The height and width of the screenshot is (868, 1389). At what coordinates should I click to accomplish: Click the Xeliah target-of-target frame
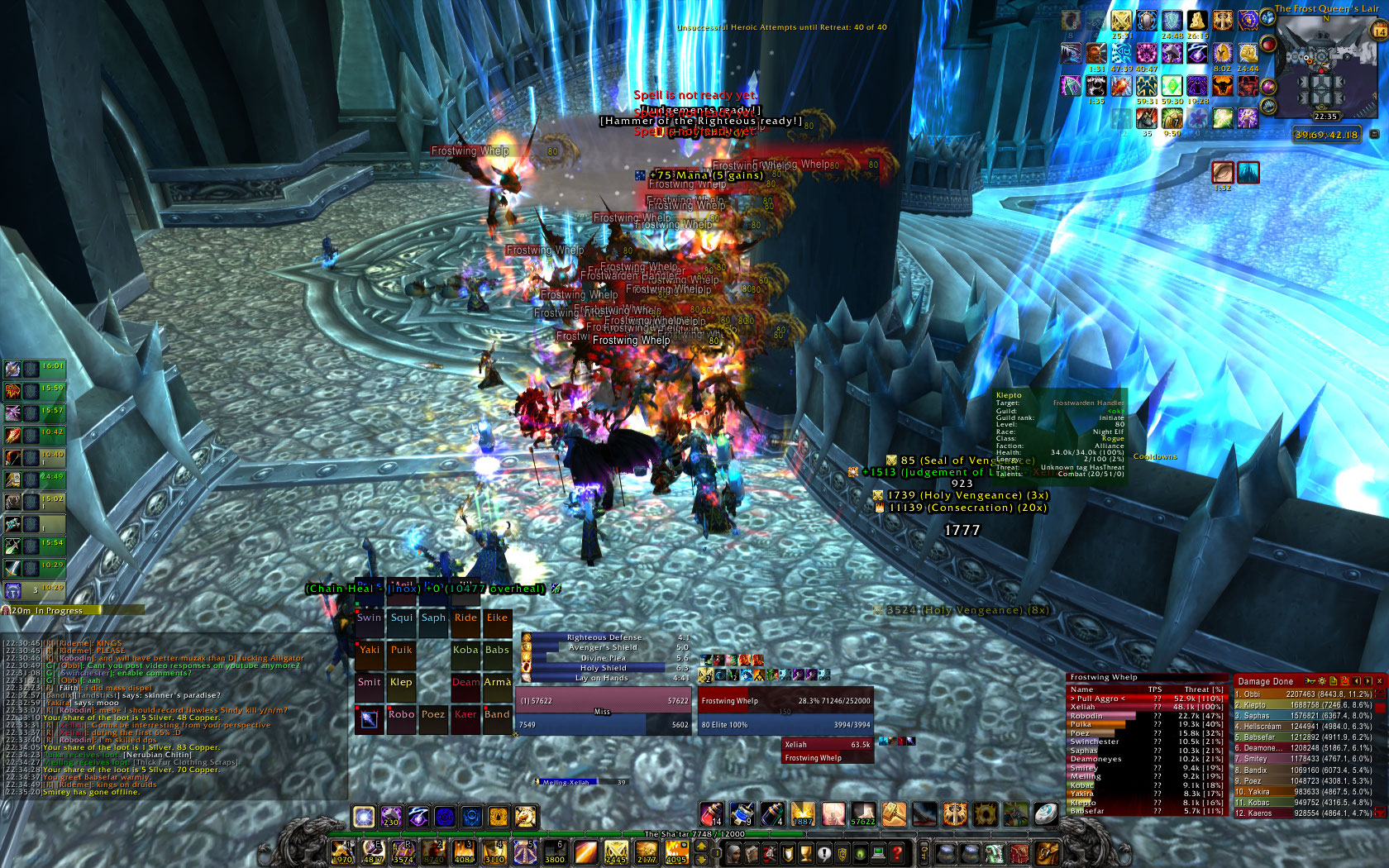827,744
